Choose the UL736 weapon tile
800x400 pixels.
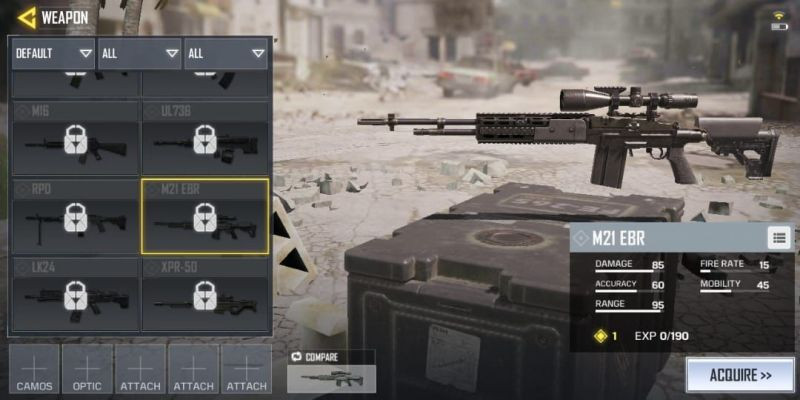(x=205, y=138)
